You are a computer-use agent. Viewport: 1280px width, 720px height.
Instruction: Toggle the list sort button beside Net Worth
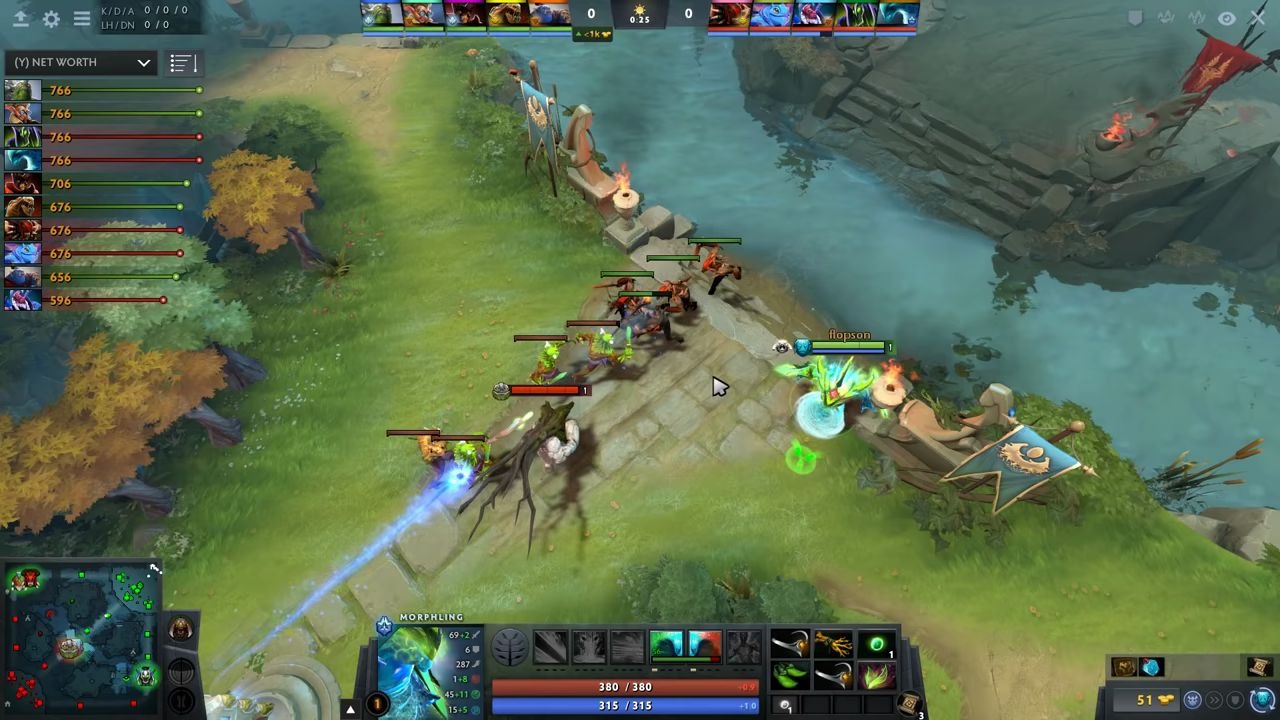tap(183, 63)
